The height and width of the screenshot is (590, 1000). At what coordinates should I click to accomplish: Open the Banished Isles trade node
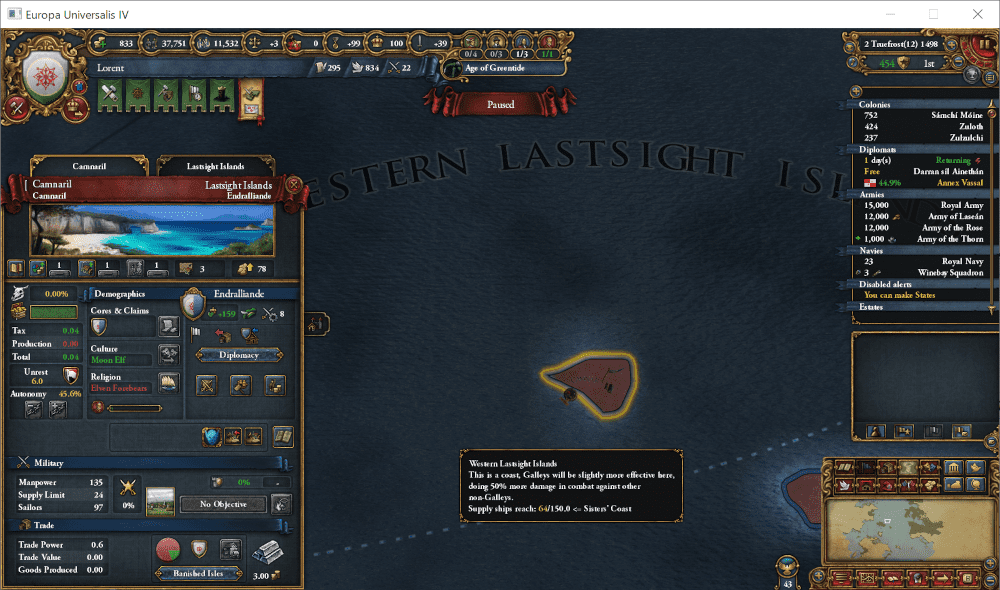coord(199,573)
